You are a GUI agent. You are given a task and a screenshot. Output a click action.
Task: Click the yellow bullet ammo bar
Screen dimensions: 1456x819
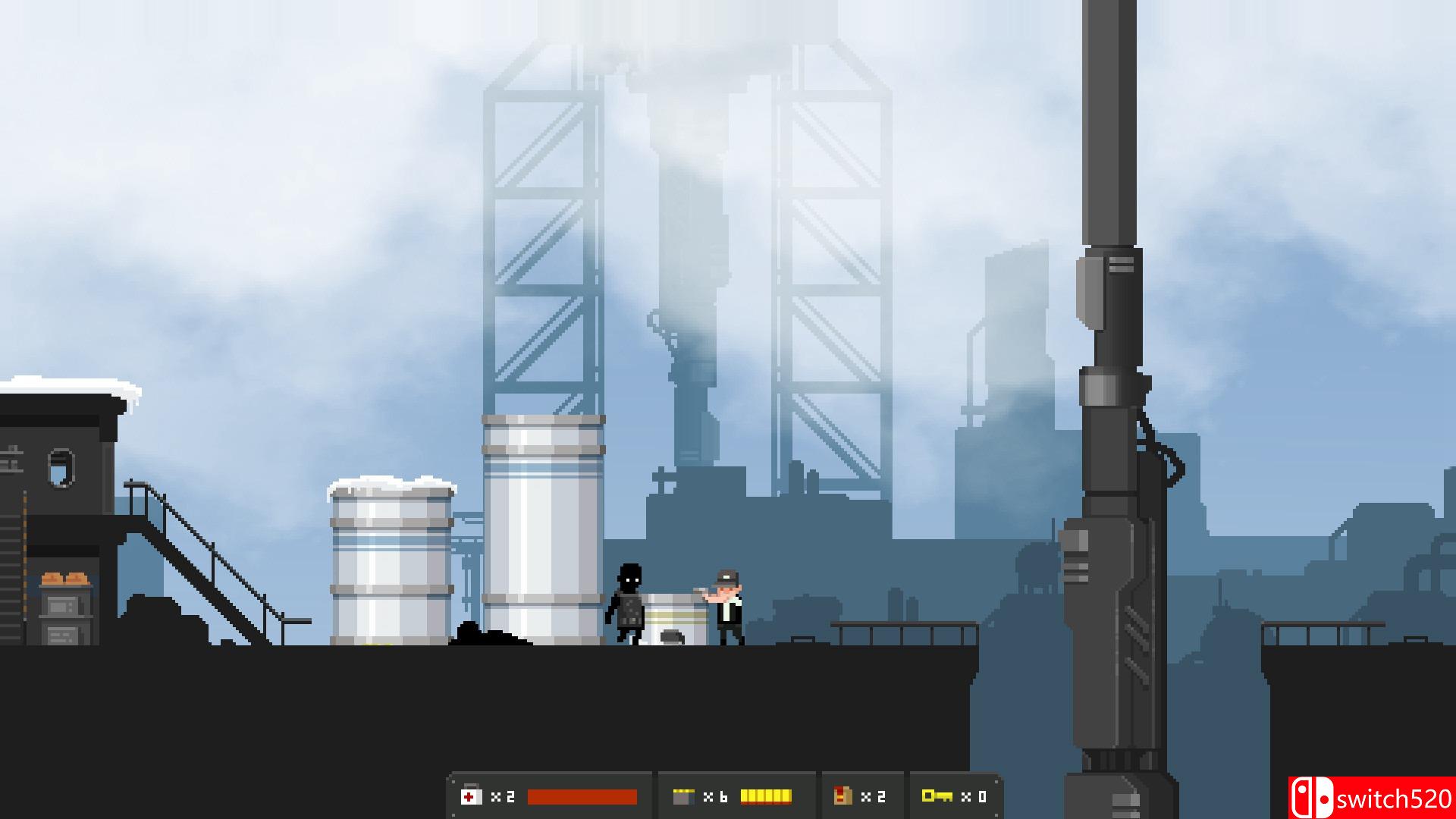click(x=766, y=795)
